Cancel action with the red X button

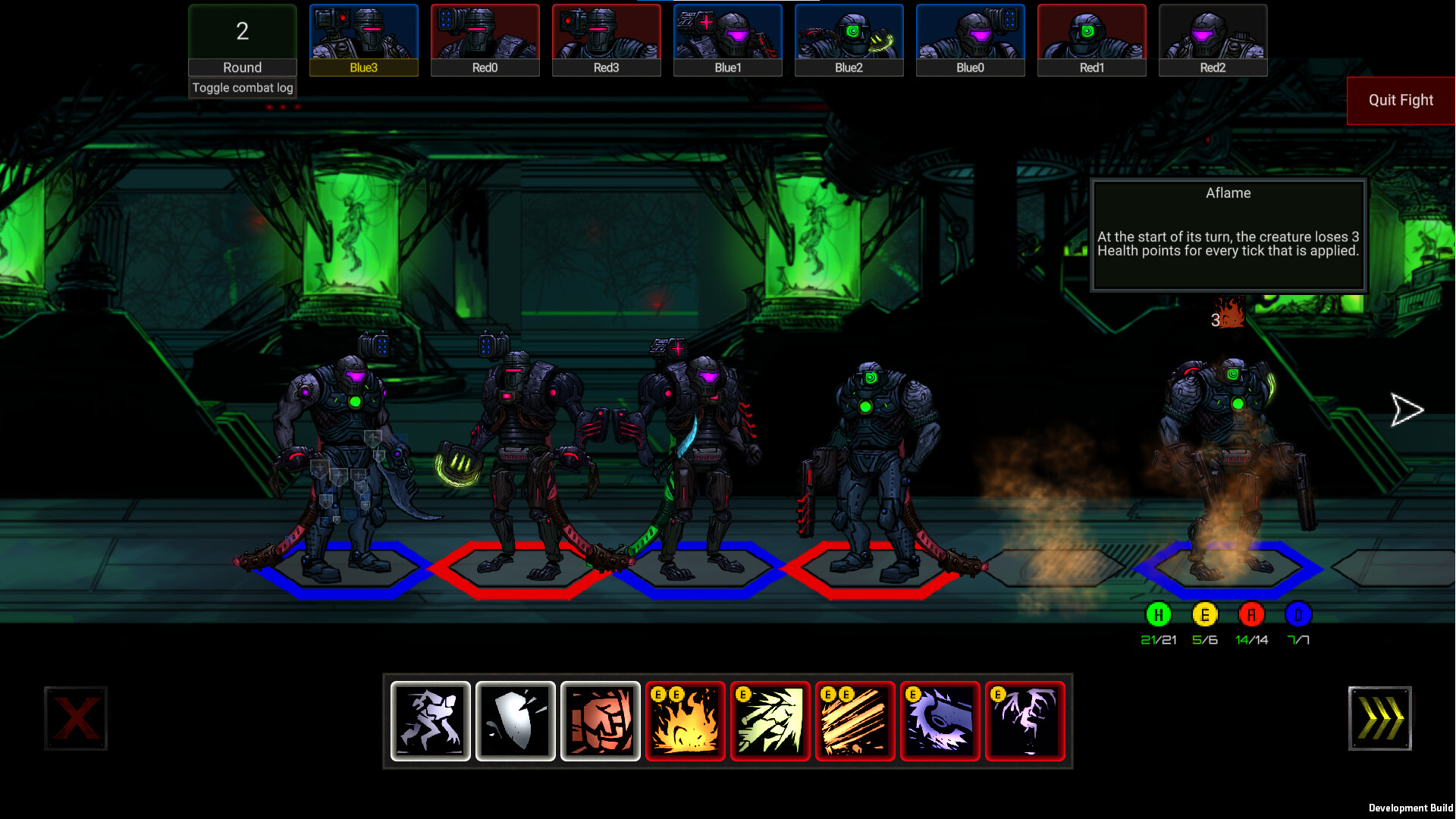pyautogui.click(x=76, y=718)
